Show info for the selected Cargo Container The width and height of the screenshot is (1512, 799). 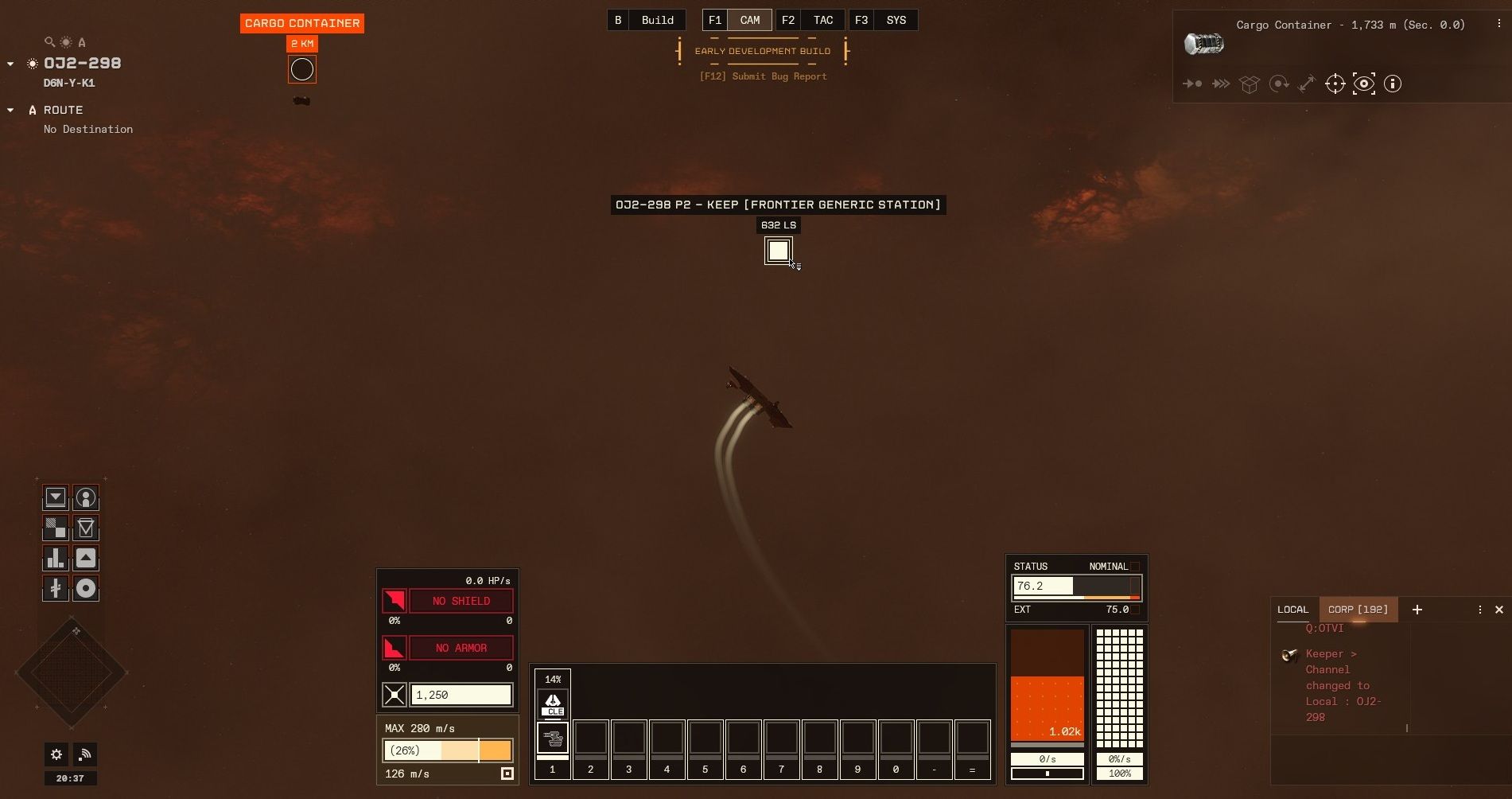coord(1392,84)
